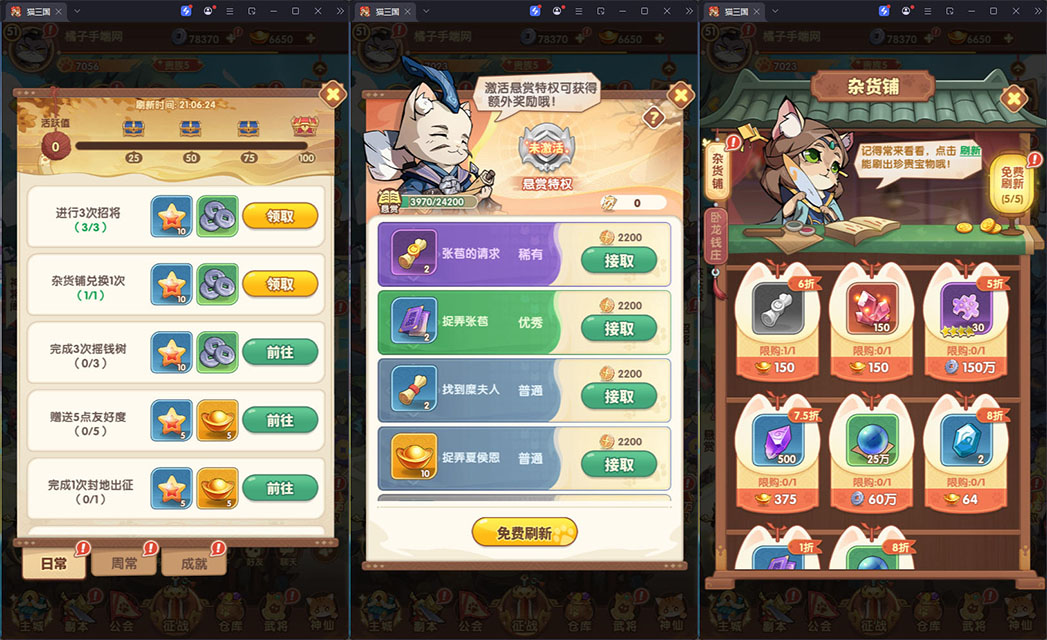This screenshot has width=1047, height=640.
Task: Close the 杂货铺 shop window
Action: click(1014, 98)
